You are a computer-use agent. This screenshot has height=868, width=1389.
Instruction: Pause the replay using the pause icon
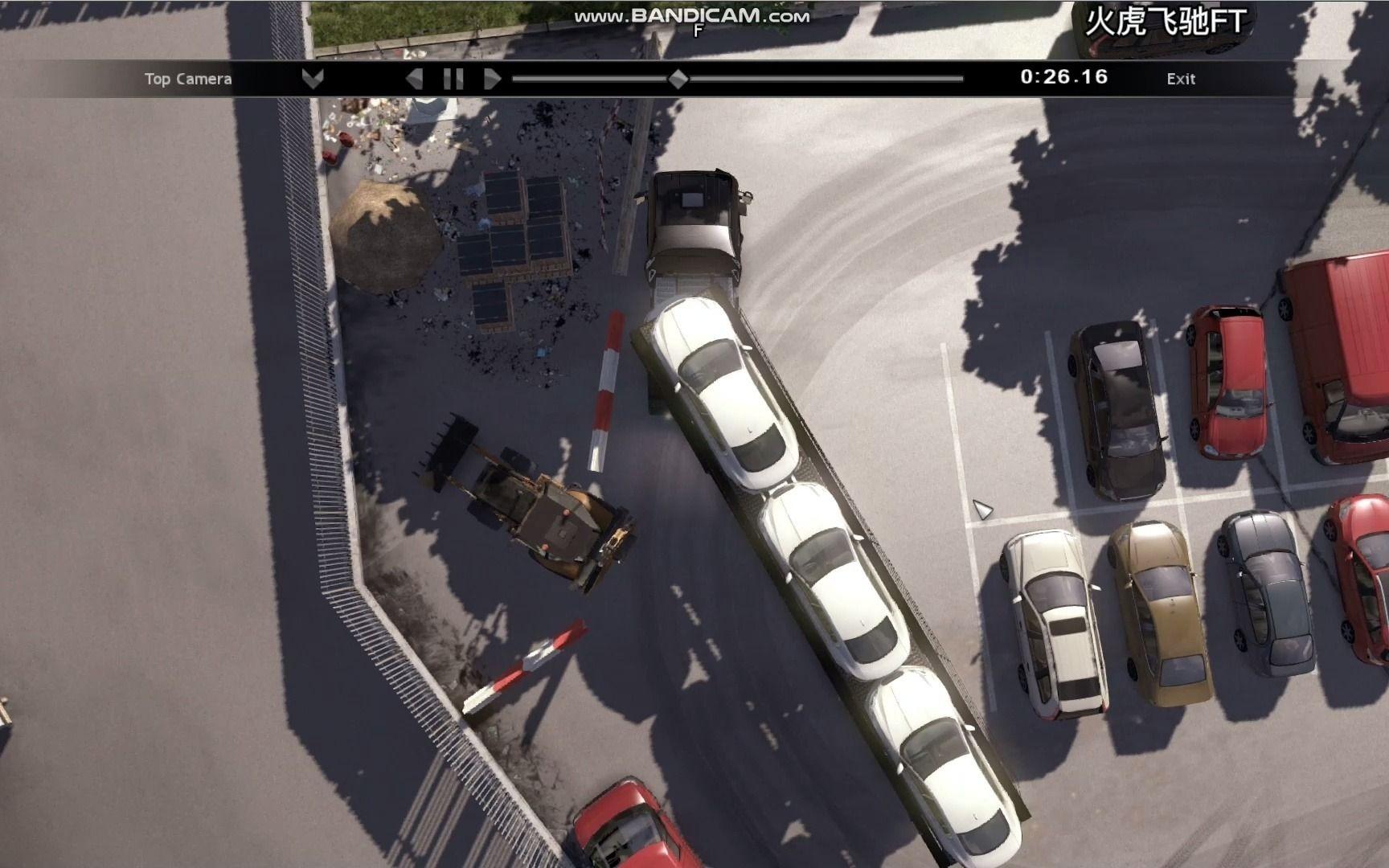tap(453, 79)
